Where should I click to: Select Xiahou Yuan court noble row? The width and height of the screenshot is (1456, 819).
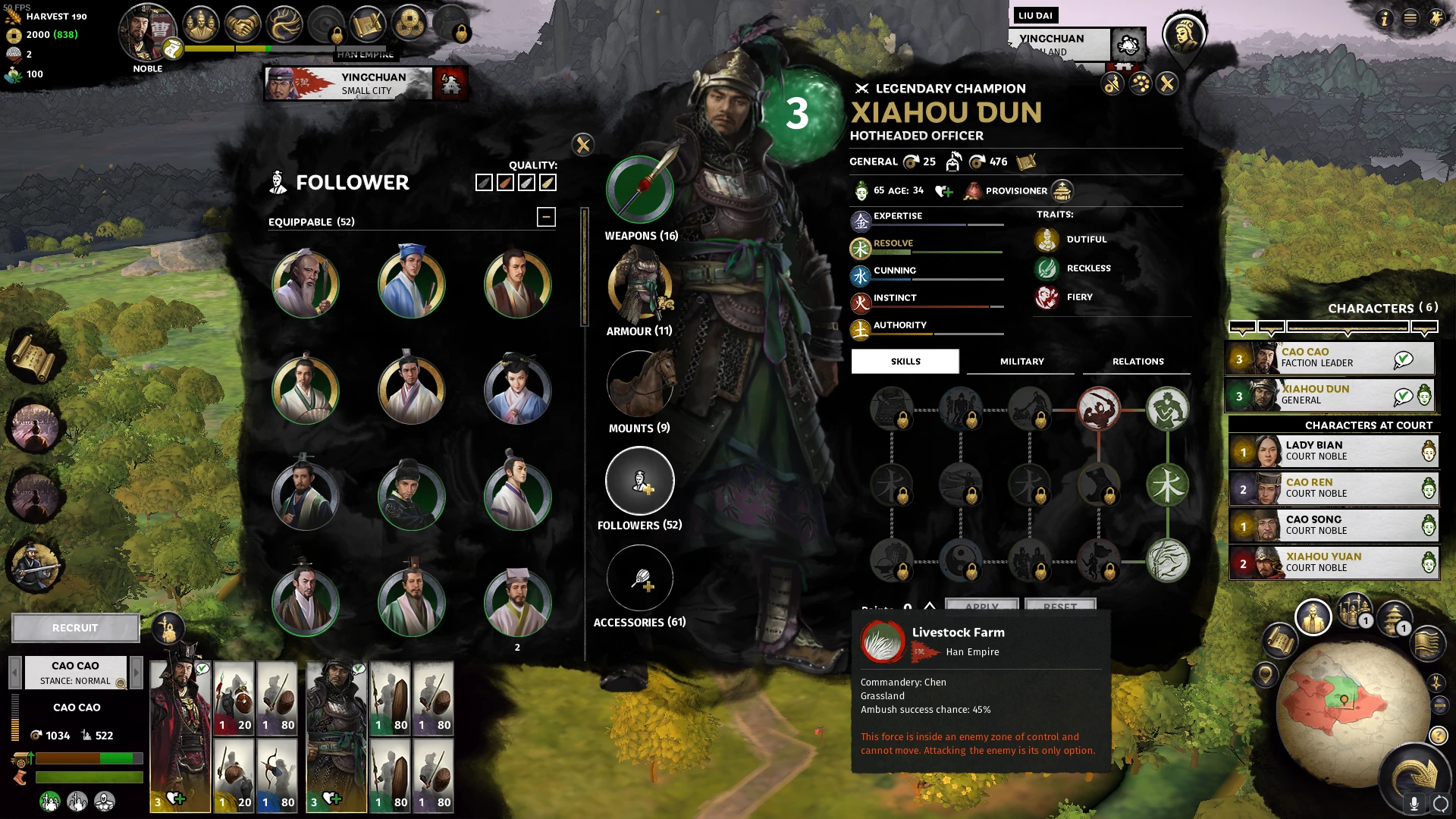[1333, 563]
